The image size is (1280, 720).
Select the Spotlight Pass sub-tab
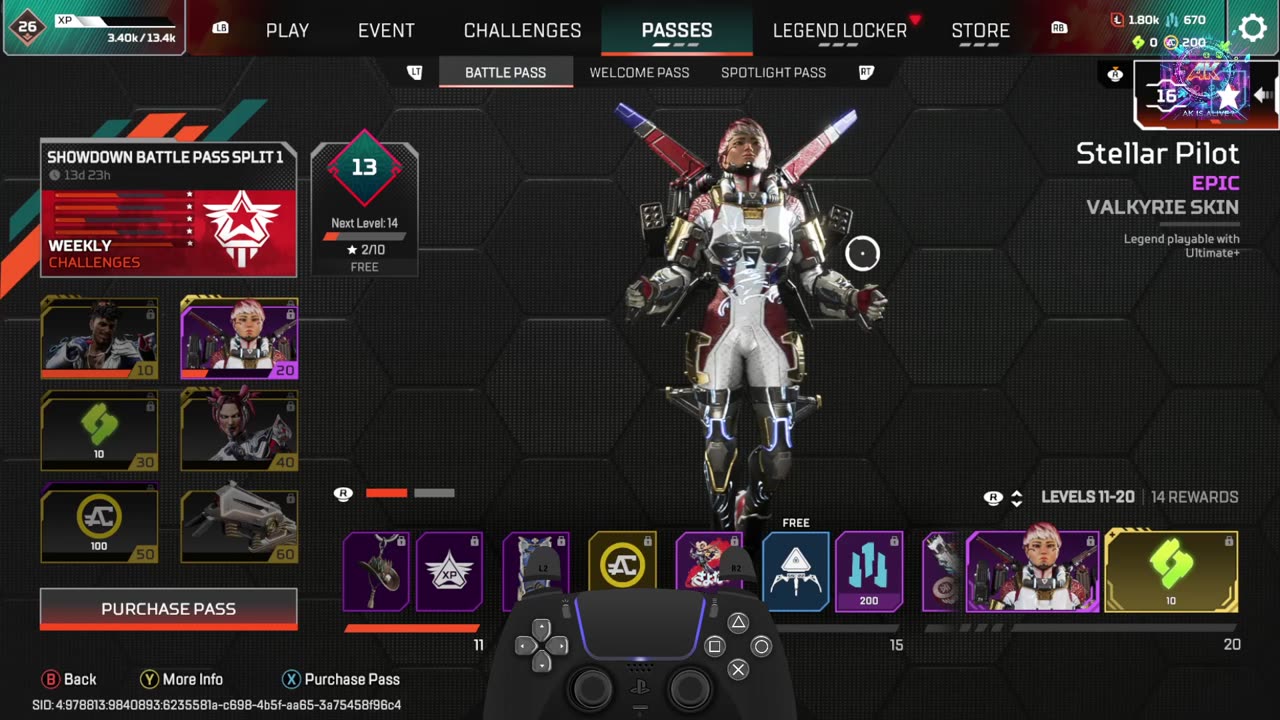pyautogui.click(x=773, y=72)
